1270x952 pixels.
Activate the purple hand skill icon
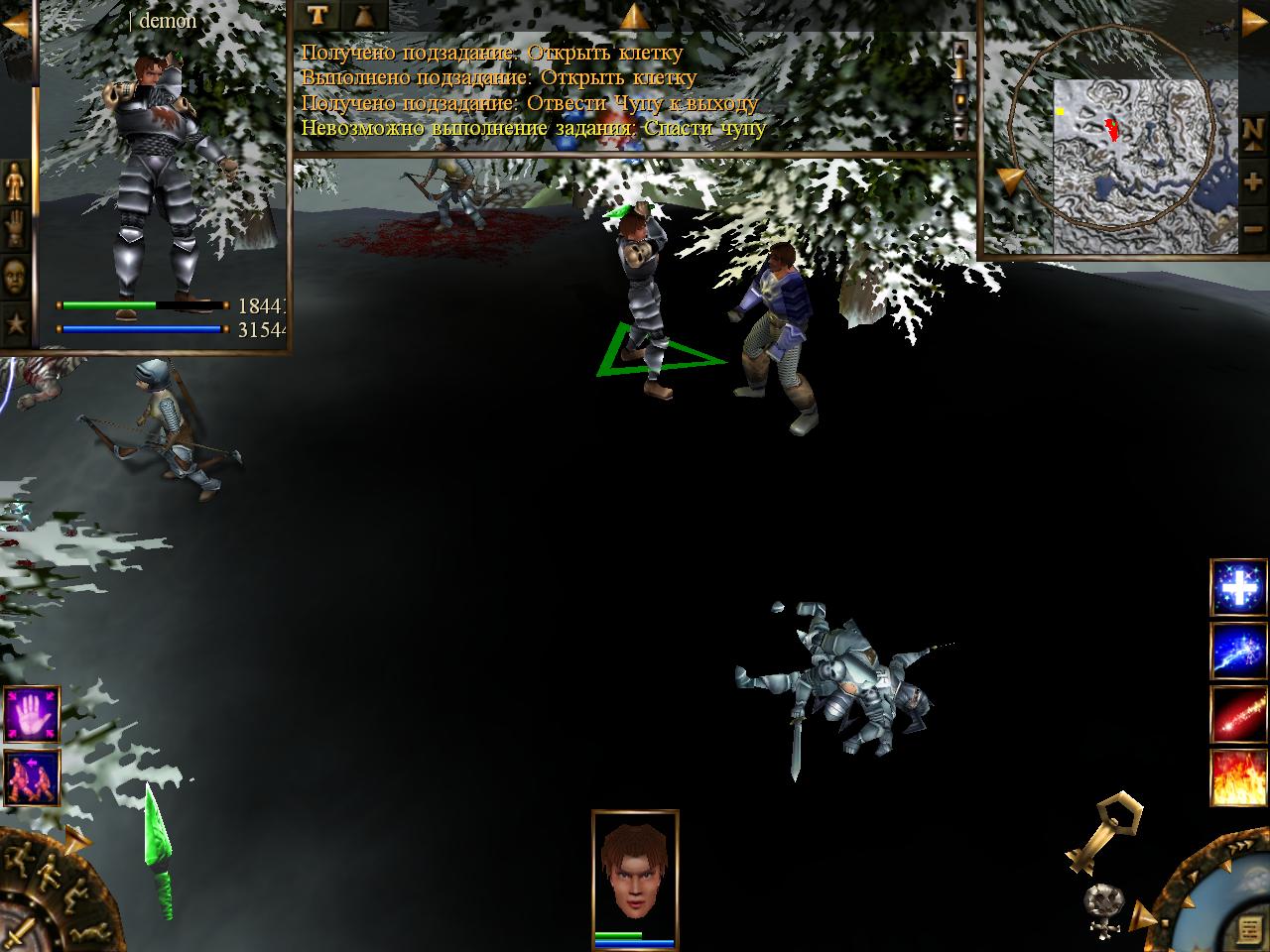coord(32,714)
